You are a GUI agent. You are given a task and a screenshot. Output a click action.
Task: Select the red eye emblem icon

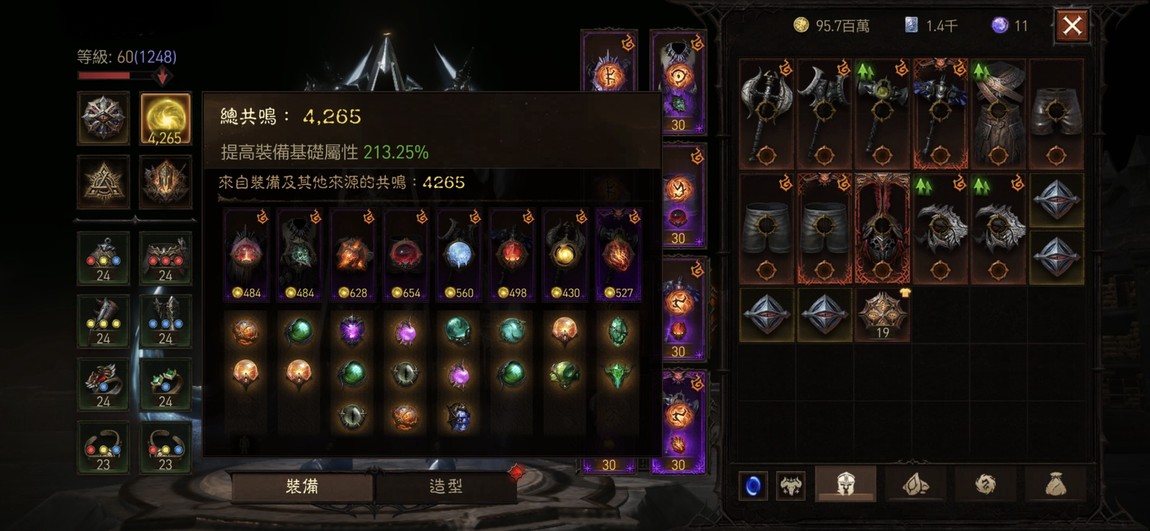point(103,119)
